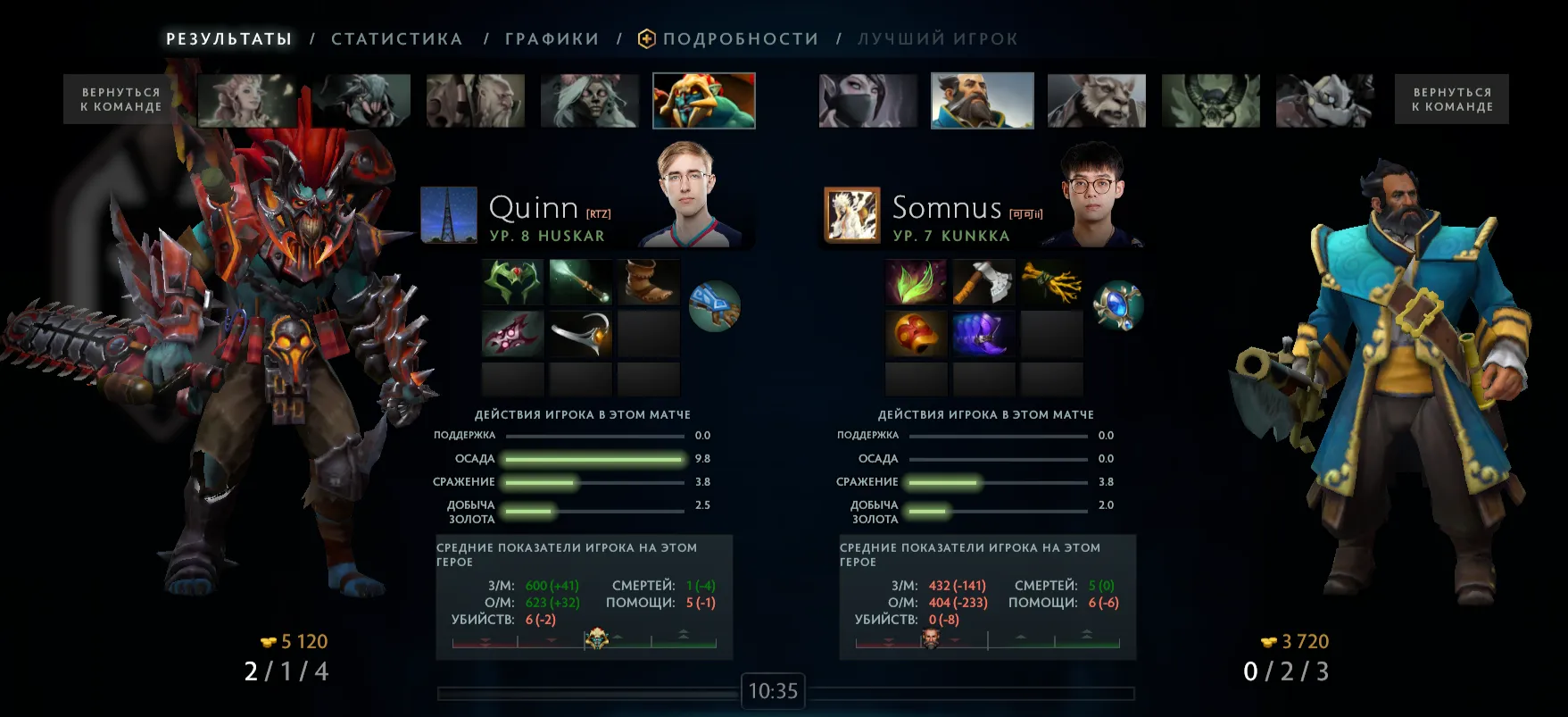Click the Mask of Madness in Somnus's item grid
The width and height of the screenshot is (1568, 717).
click(915, 334)
